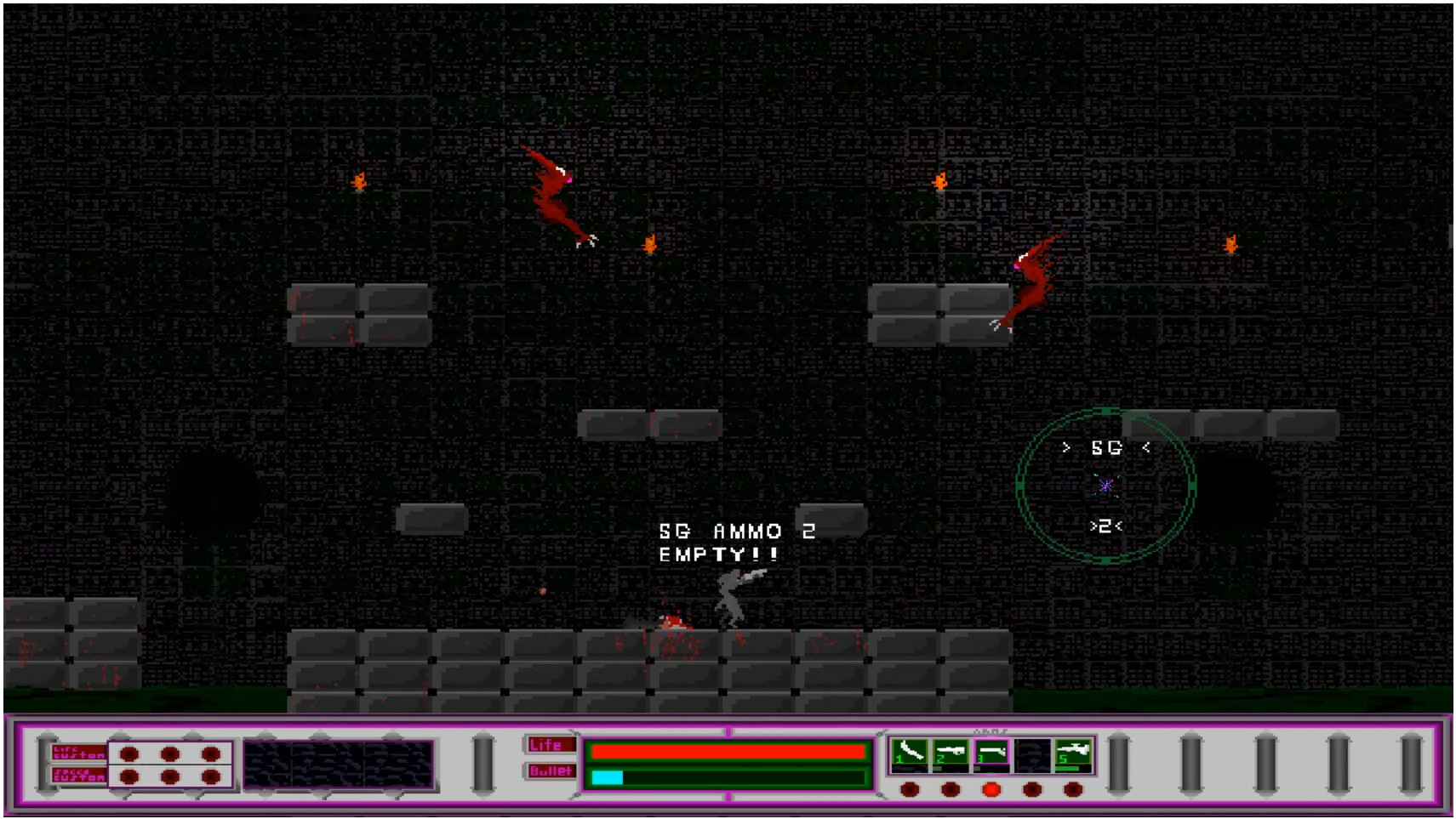Toggle the lit red indicator under slot 3
This screenshot has width=1456, height=819.
point(991,789)
